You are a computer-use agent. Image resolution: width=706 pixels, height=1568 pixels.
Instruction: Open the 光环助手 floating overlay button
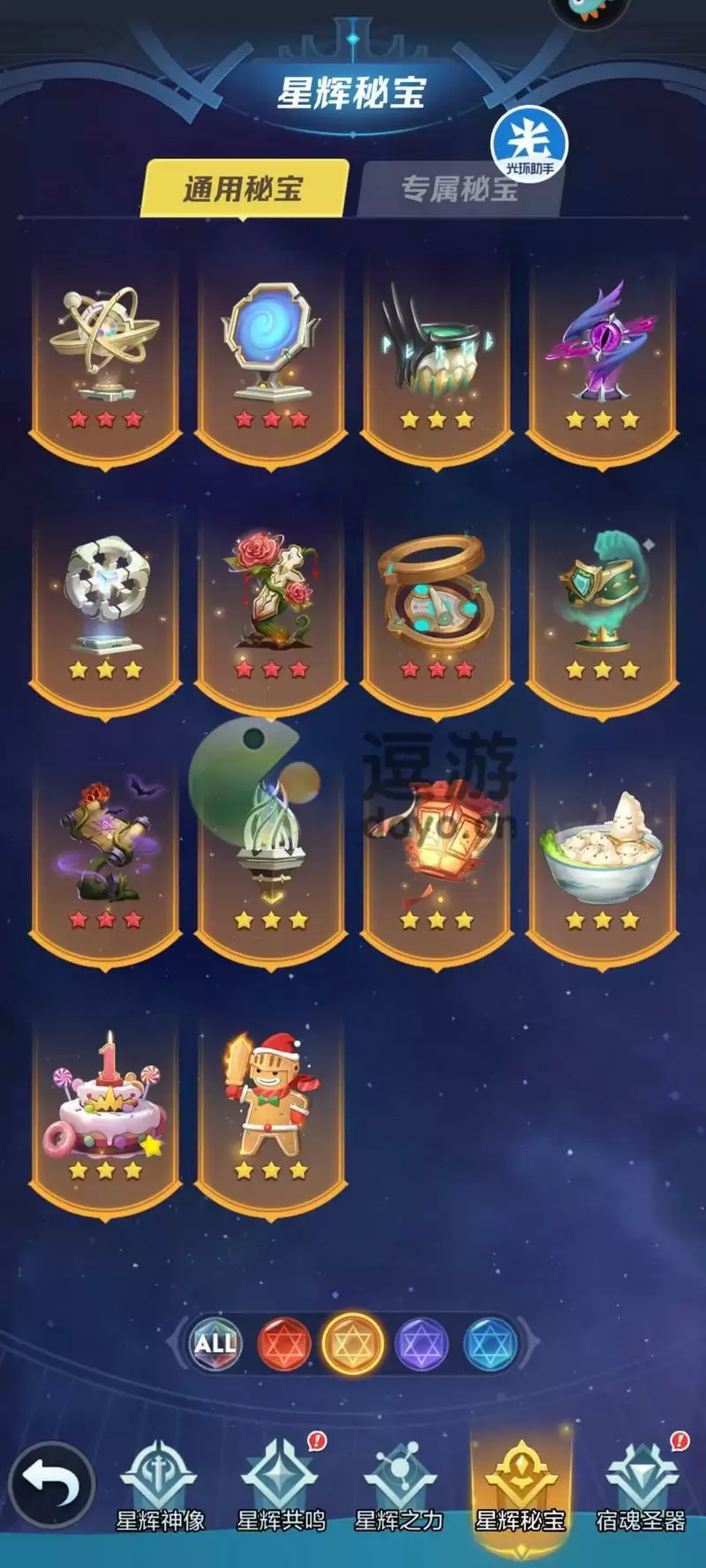[x=529, y=146]
